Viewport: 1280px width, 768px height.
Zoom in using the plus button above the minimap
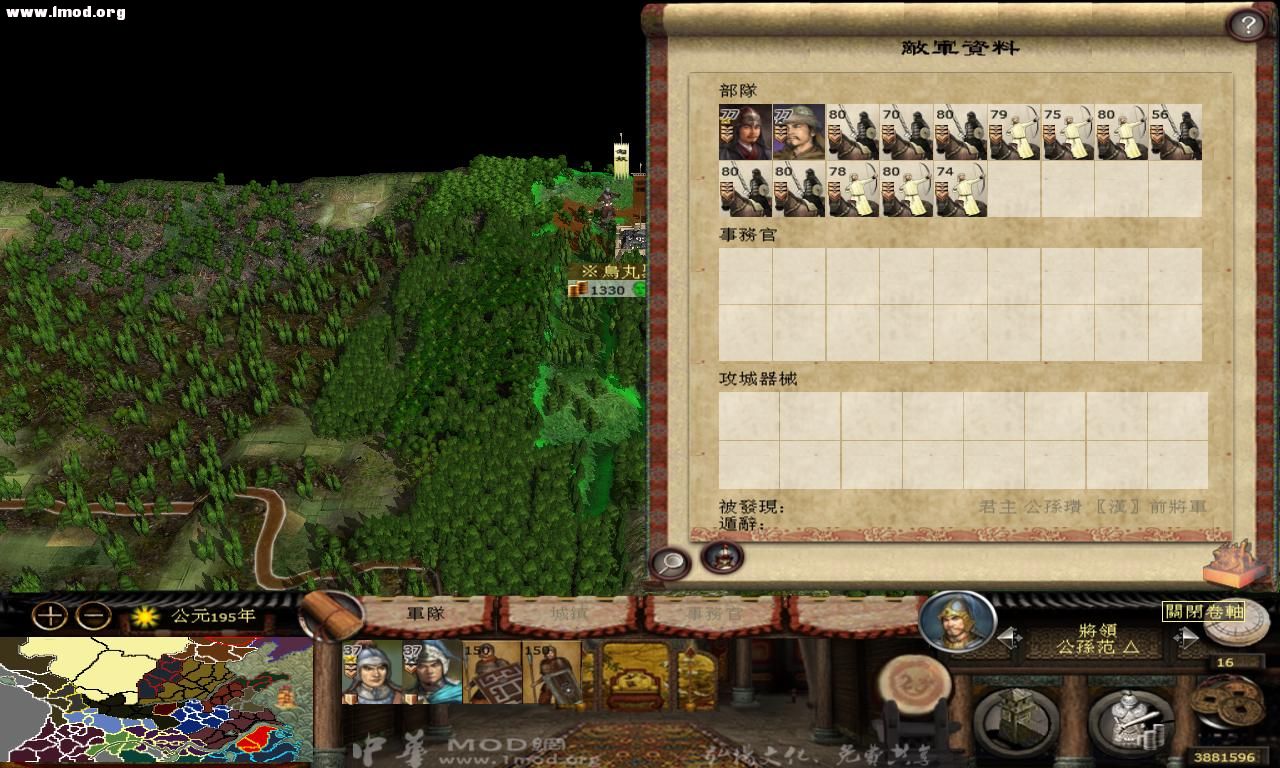pos(48,618)
